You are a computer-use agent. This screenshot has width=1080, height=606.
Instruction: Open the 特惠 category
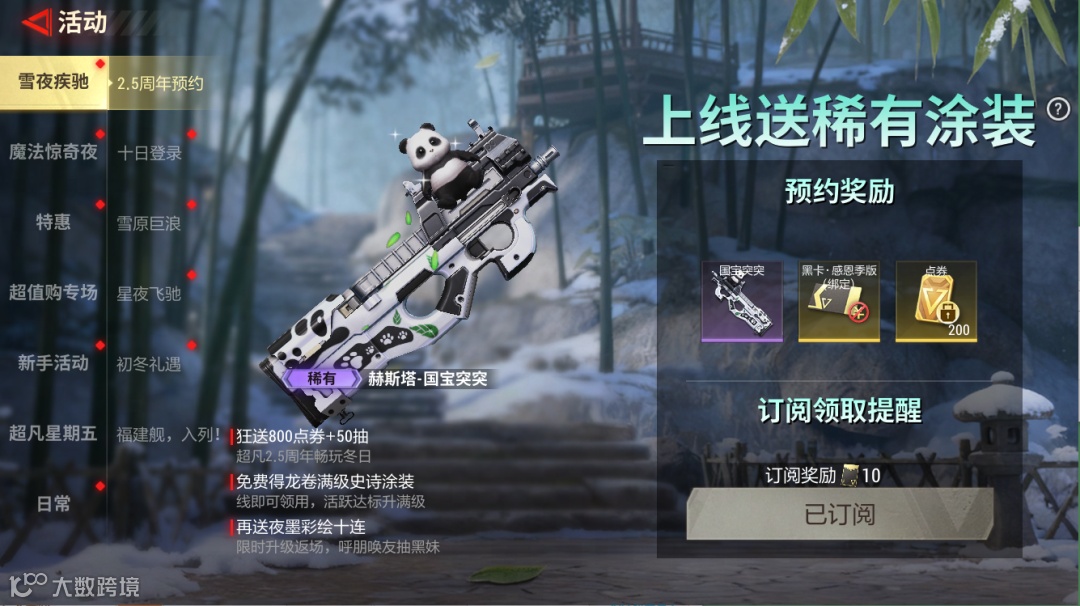pos(53,222)
